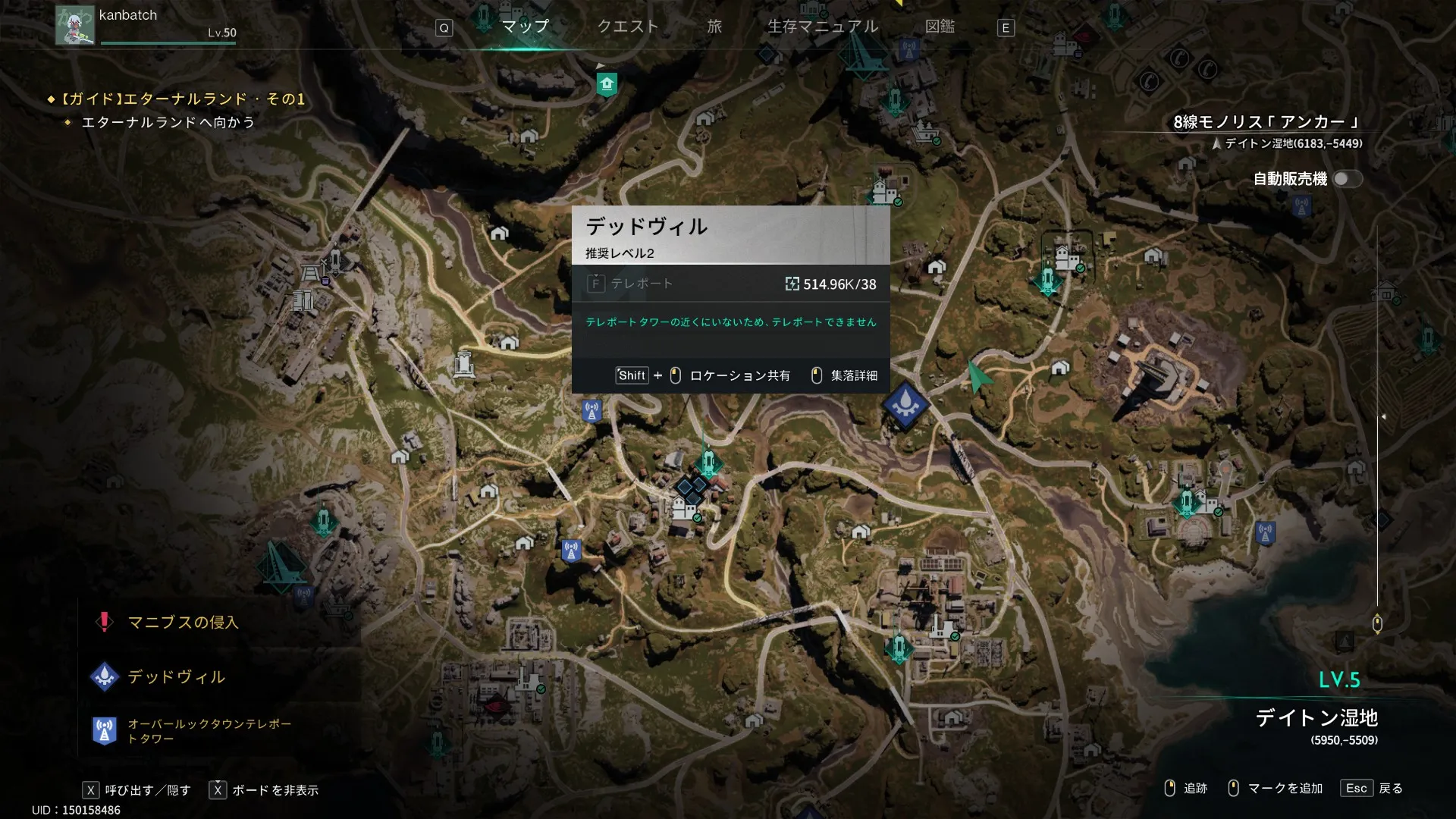Switch to the マップ tab
Viewport: 1456px width, 819px height.
525,27
